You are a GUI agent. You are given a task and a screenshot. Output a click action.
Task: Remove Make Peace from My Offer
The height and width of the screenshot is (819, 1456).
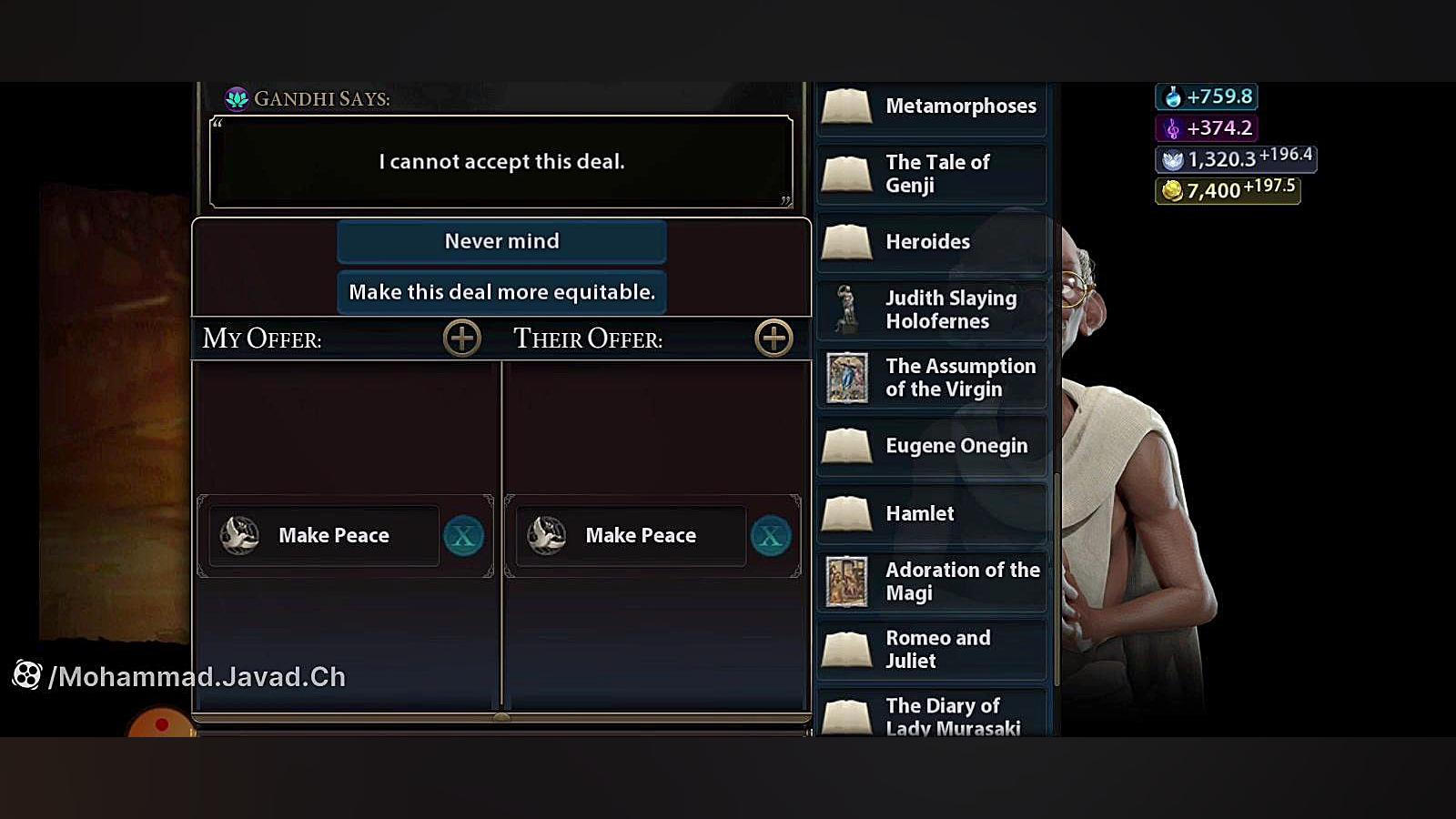[463, 536]
